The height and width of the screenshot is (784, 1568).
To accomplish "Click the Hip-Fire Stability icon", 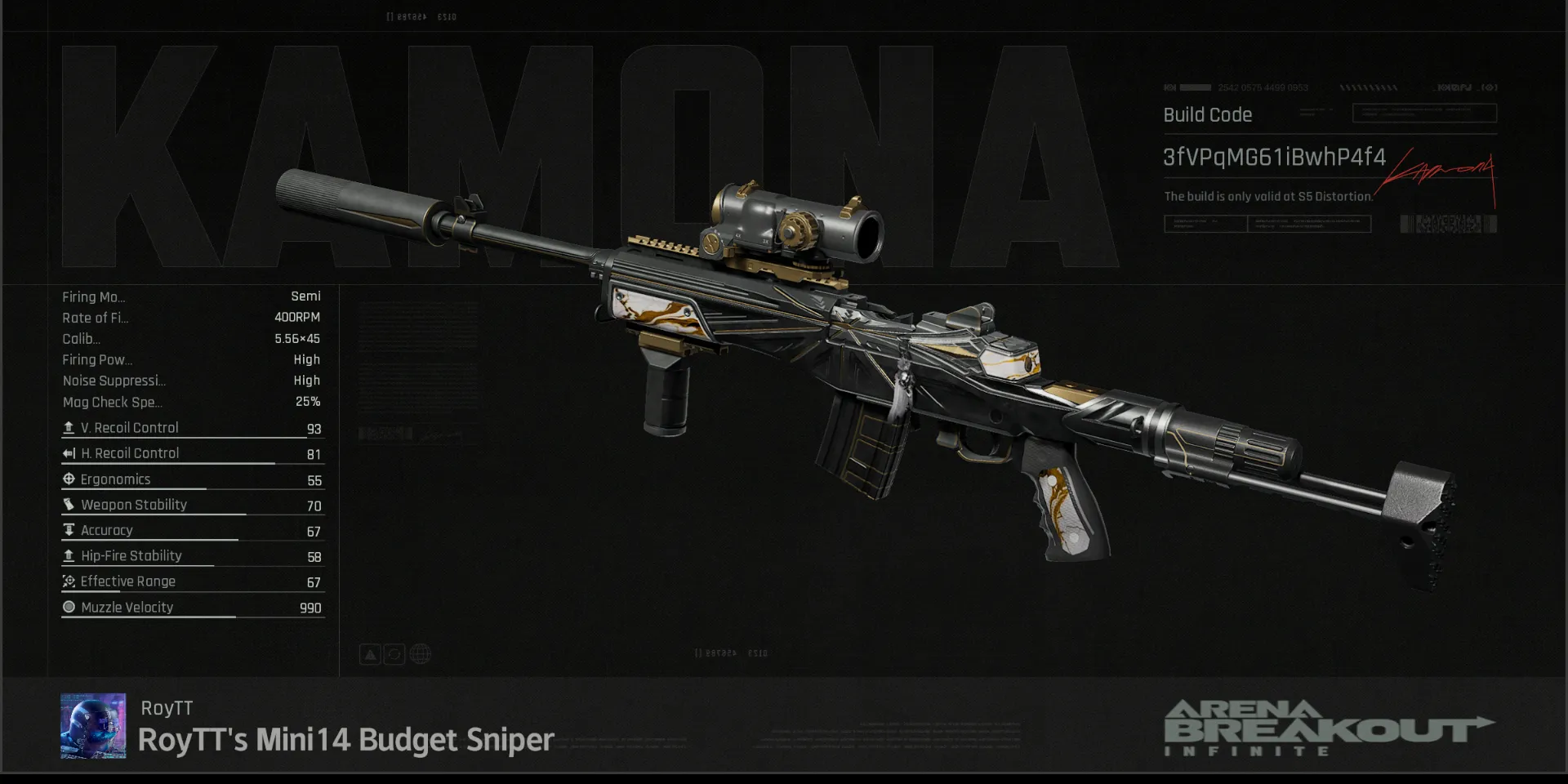I will 69,555.
